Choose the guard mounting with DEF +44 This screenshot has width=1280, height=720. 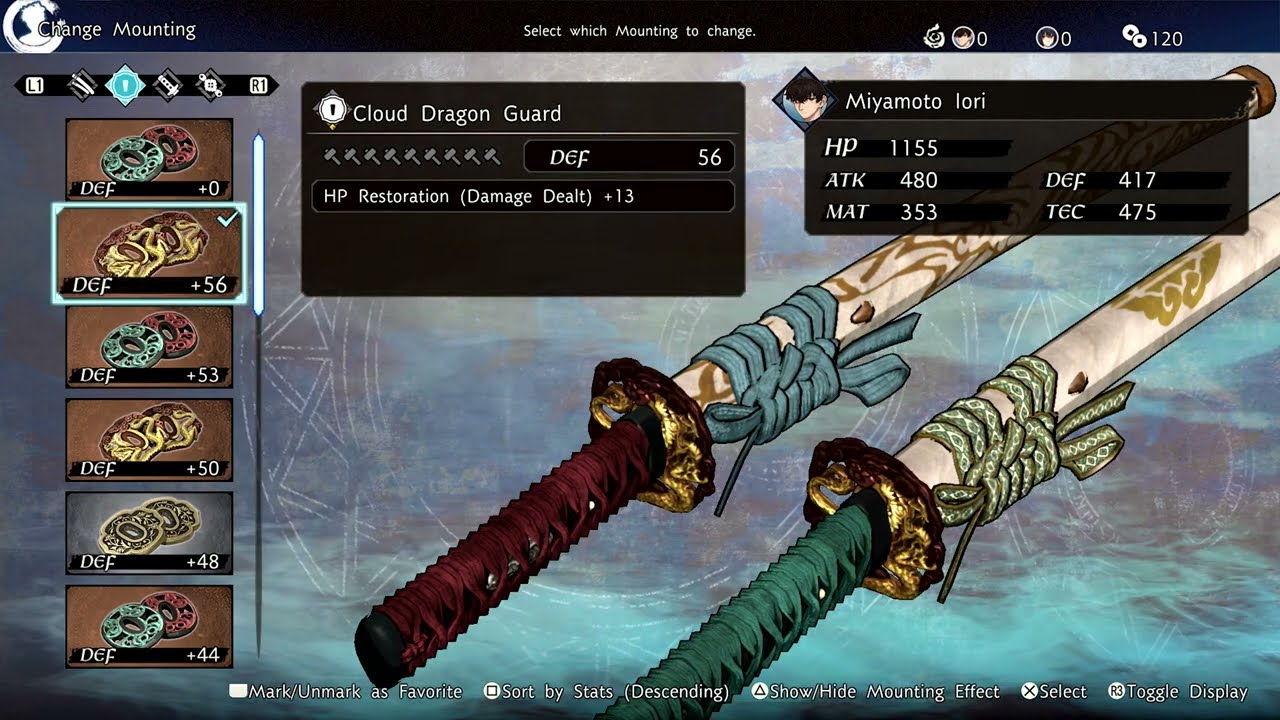pyautogui.click(x=149, y=626)
